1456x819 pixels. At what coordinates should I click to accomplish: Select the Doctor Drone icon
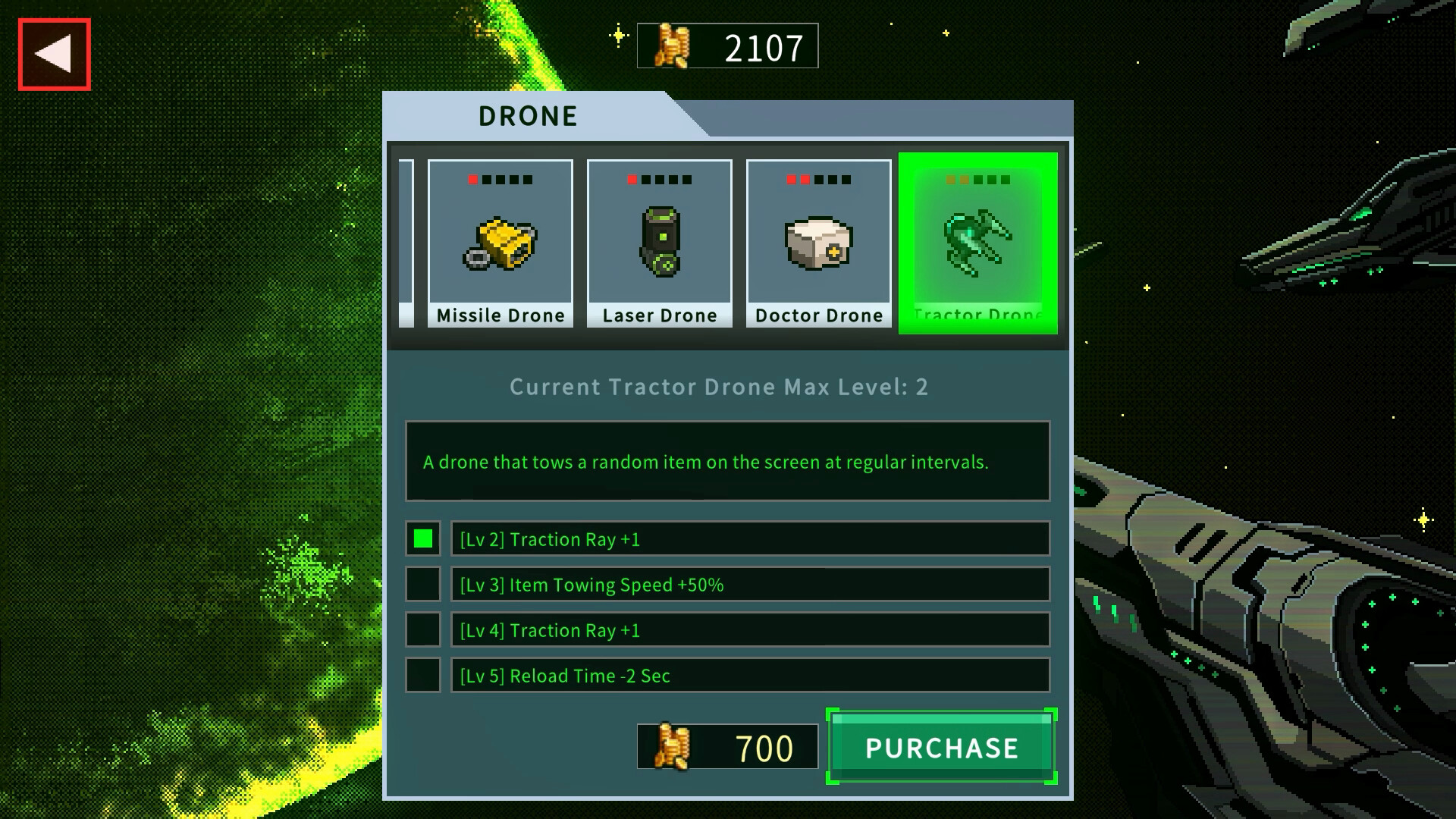pos(818,241)
